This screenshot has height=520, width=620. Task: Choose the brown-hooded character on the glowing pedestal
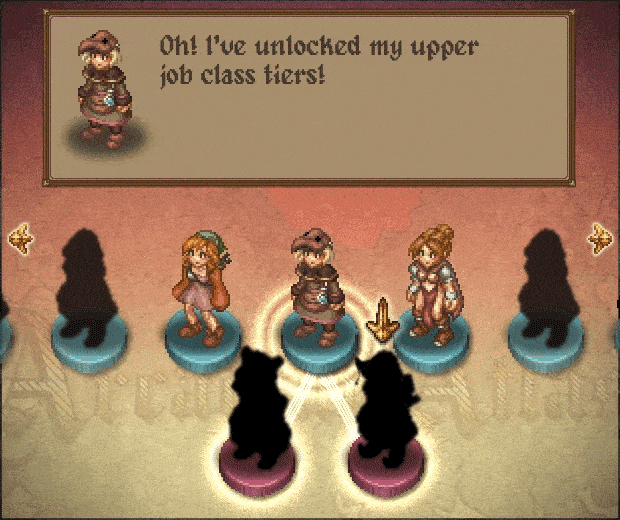click(x=318, y=286)
